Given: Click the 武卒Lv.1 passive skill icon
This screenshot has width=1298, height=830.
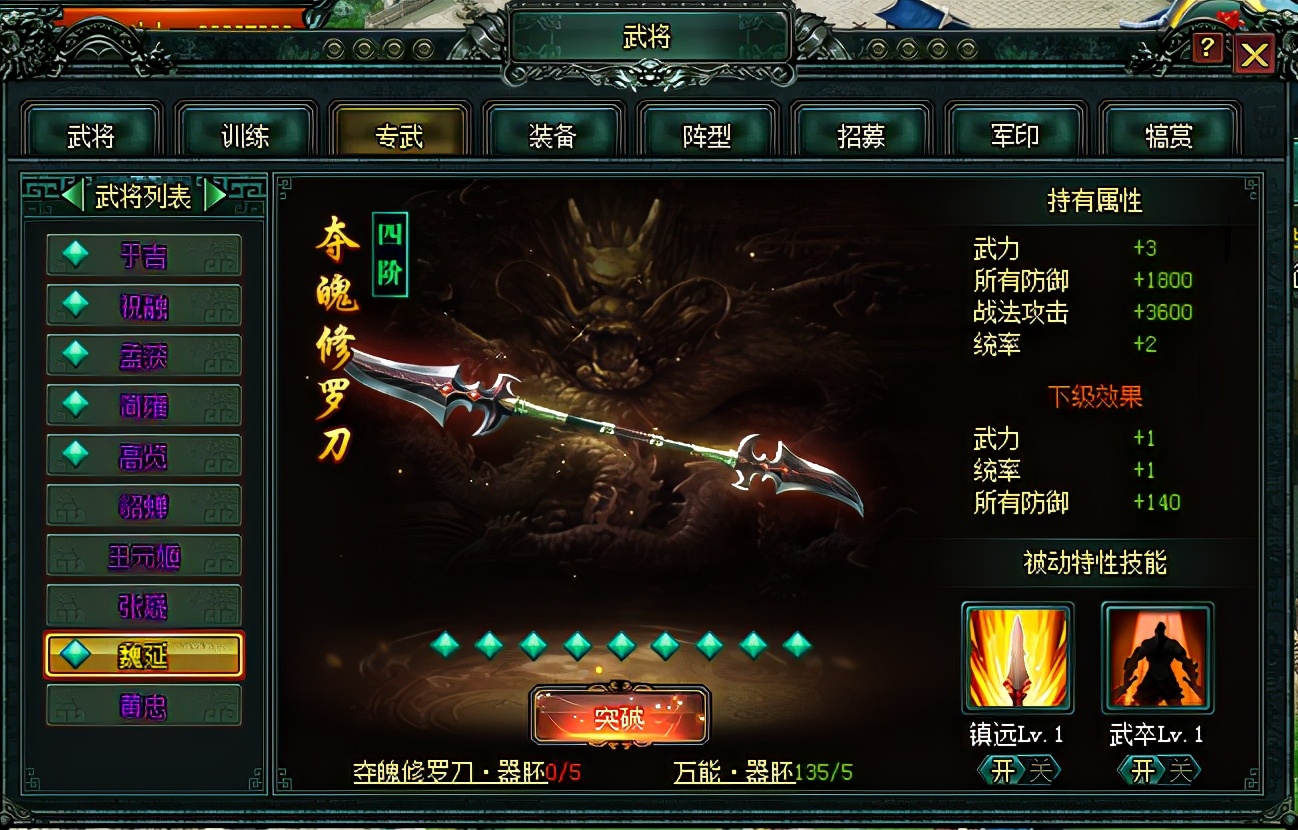Looking at the screenshot, I should [x=1157, y=657].
